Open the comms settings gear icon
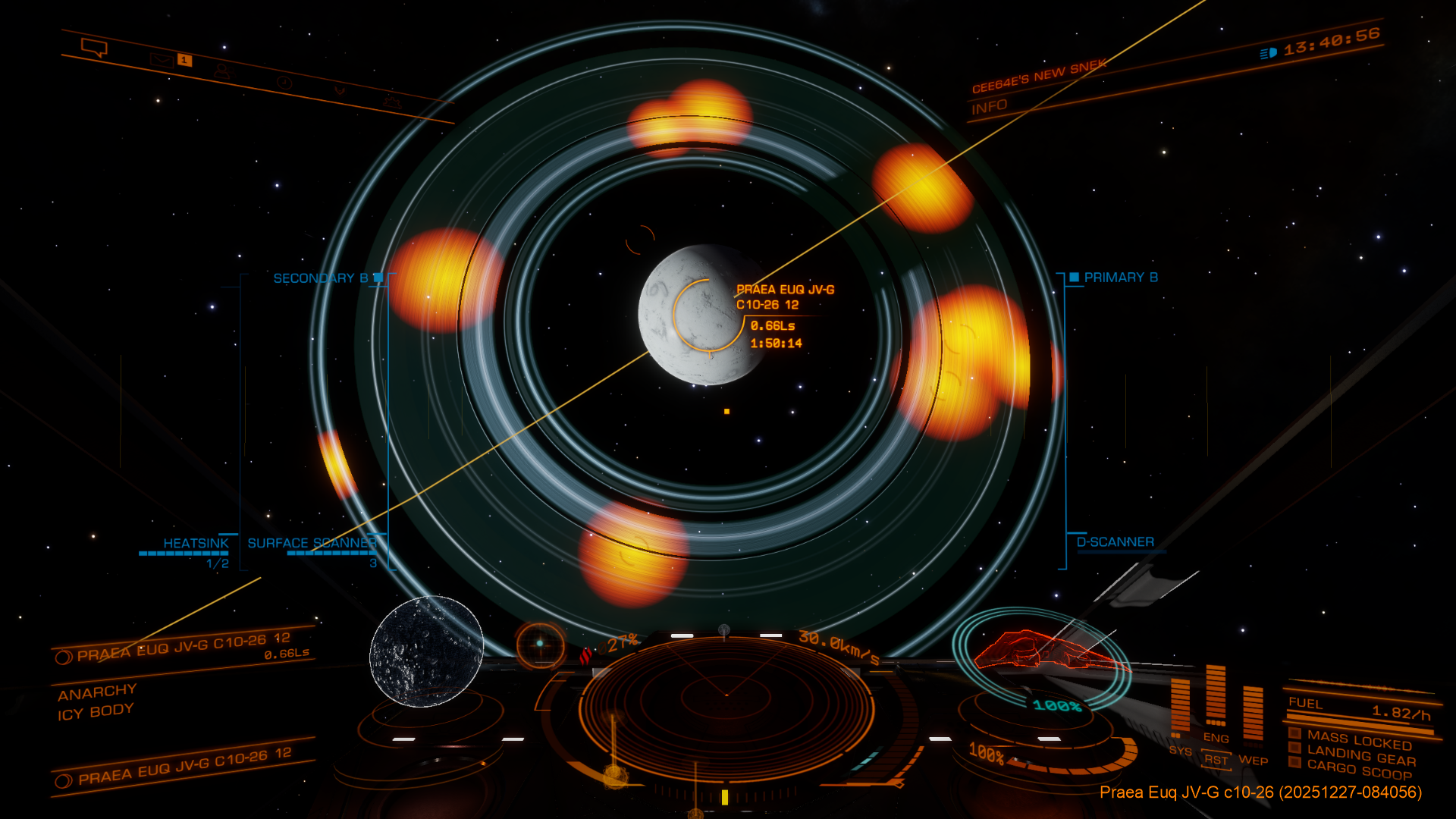This screenshot has height=819, width=1456. (391, 101)
